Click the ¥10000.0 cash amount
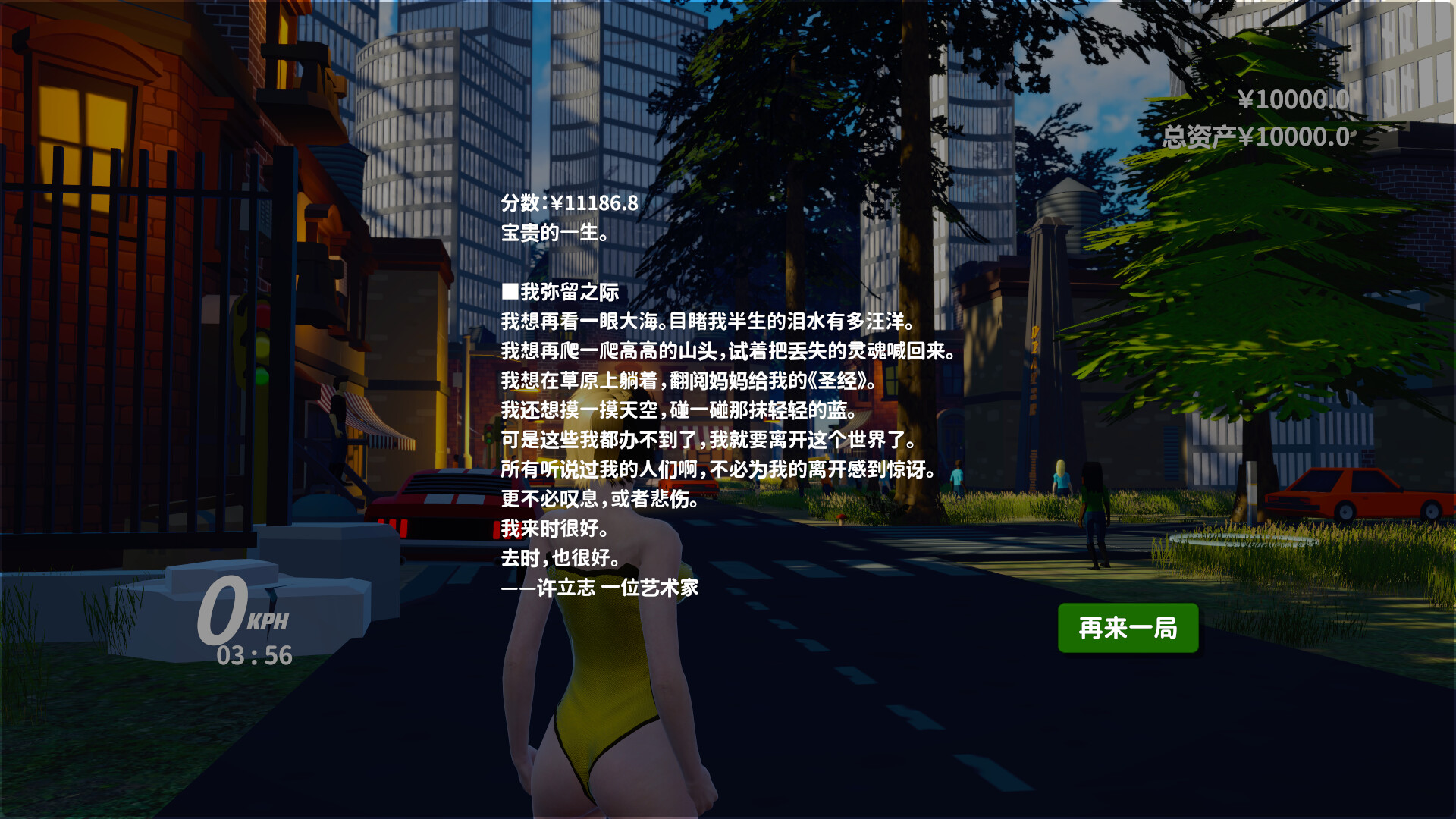Viewport: 1456px width, 819px height. pos(1294,100)
